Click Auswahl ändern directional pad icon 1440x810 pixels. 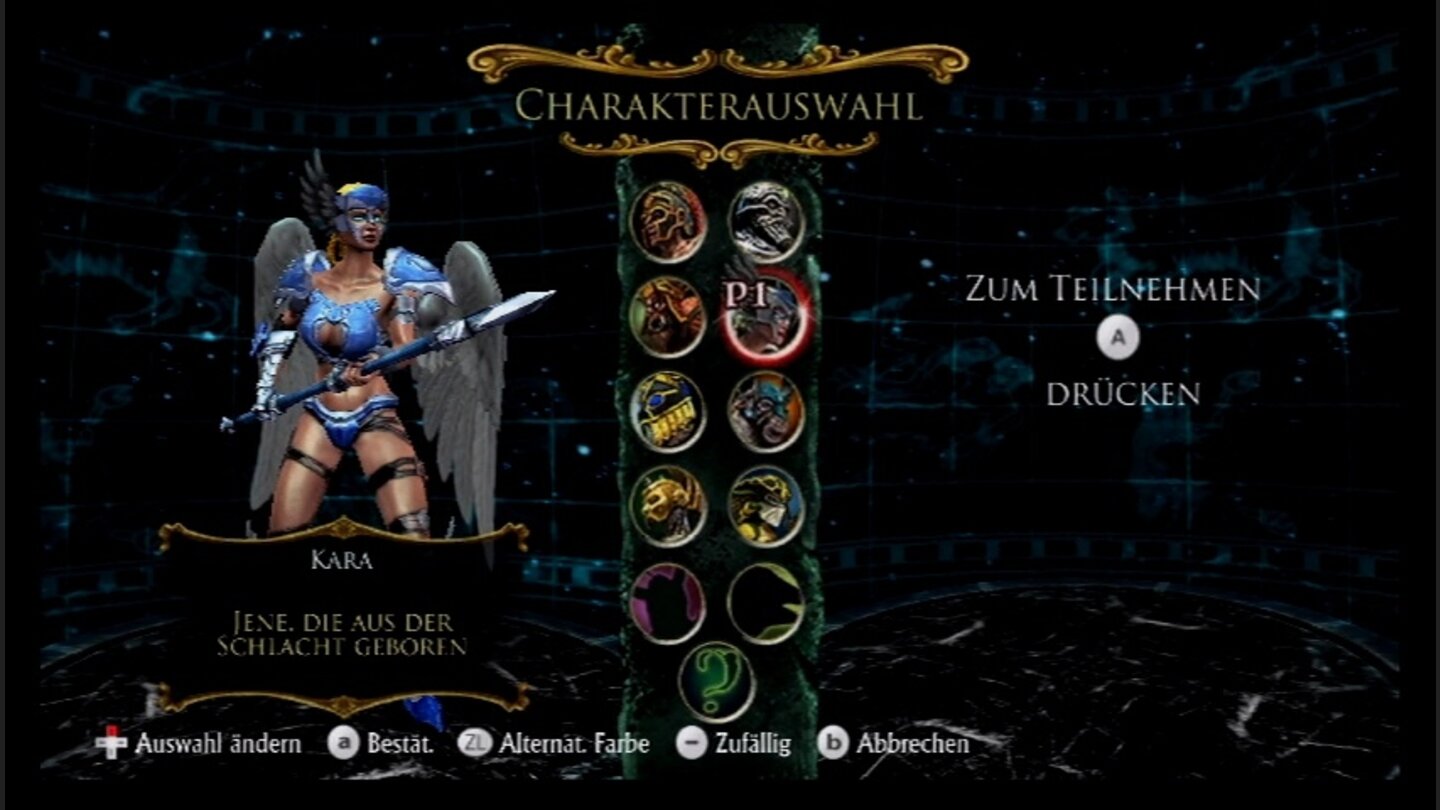click(113, 744)
